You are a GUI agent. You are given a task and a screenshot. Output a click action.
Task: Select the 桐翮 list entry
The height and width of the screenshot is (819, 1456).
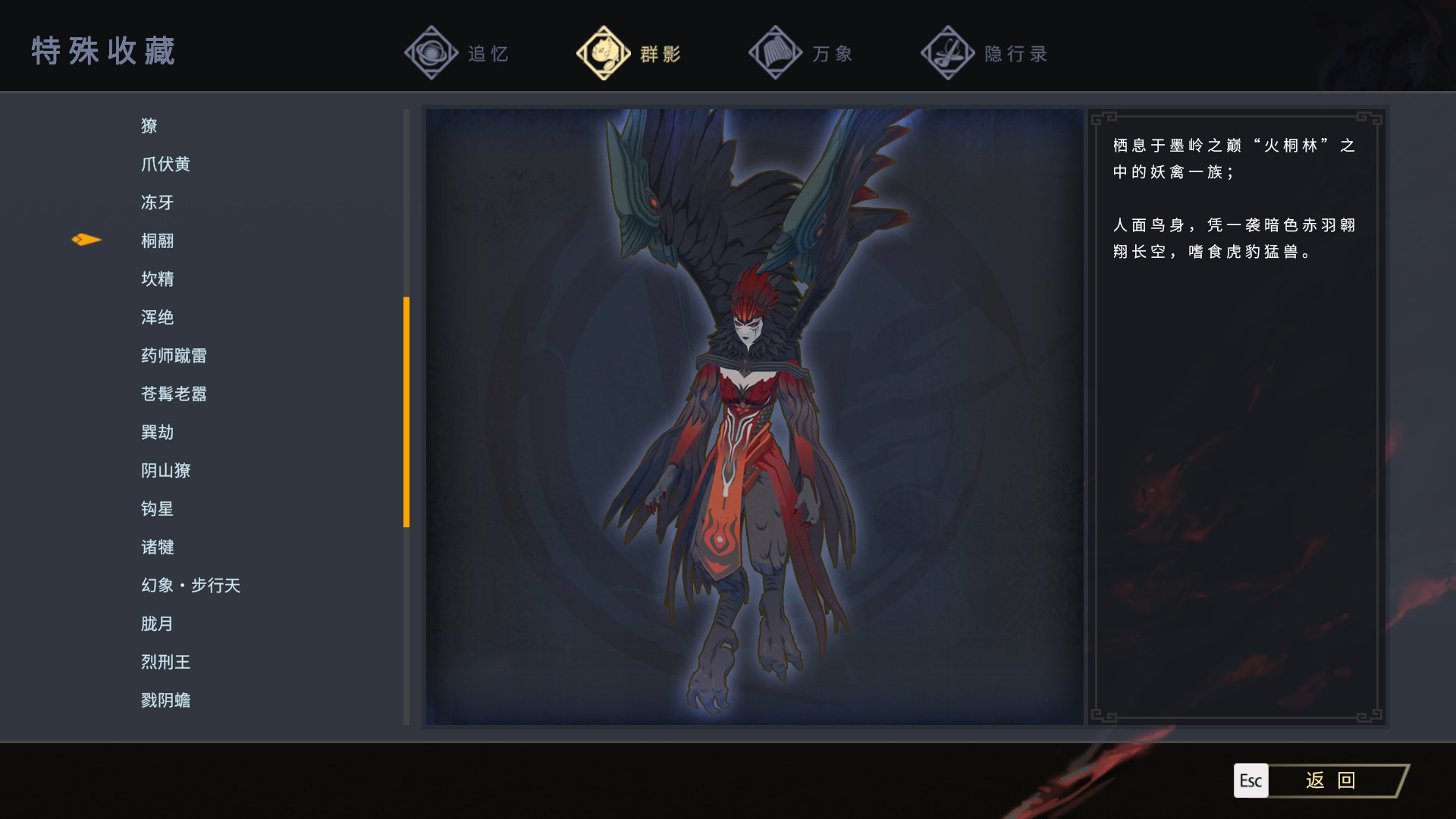click(x=157, y=240)
